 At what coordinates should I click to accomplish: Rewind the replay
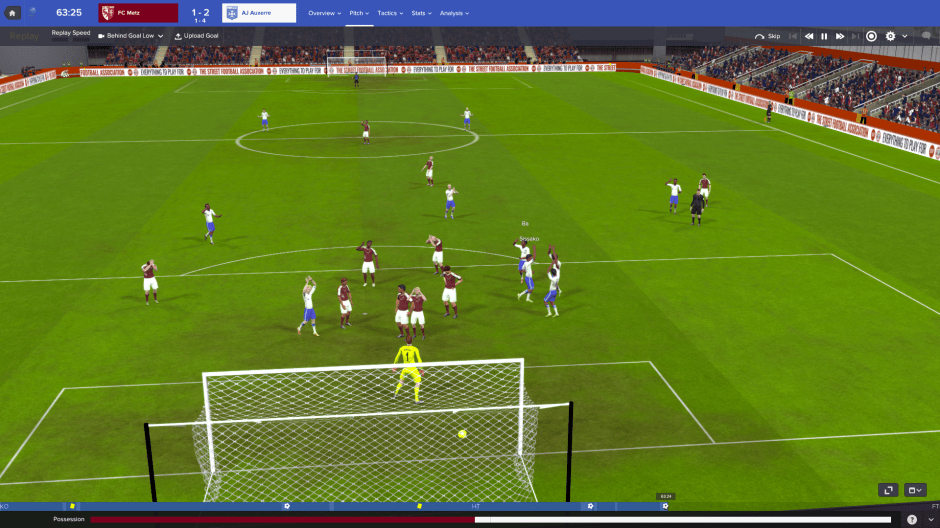tap(809, 36)
